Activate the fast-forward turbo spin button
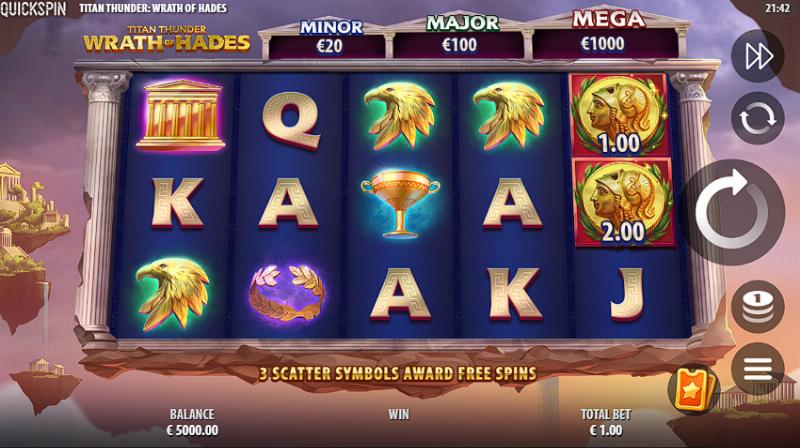 click(x=757, y=57)
